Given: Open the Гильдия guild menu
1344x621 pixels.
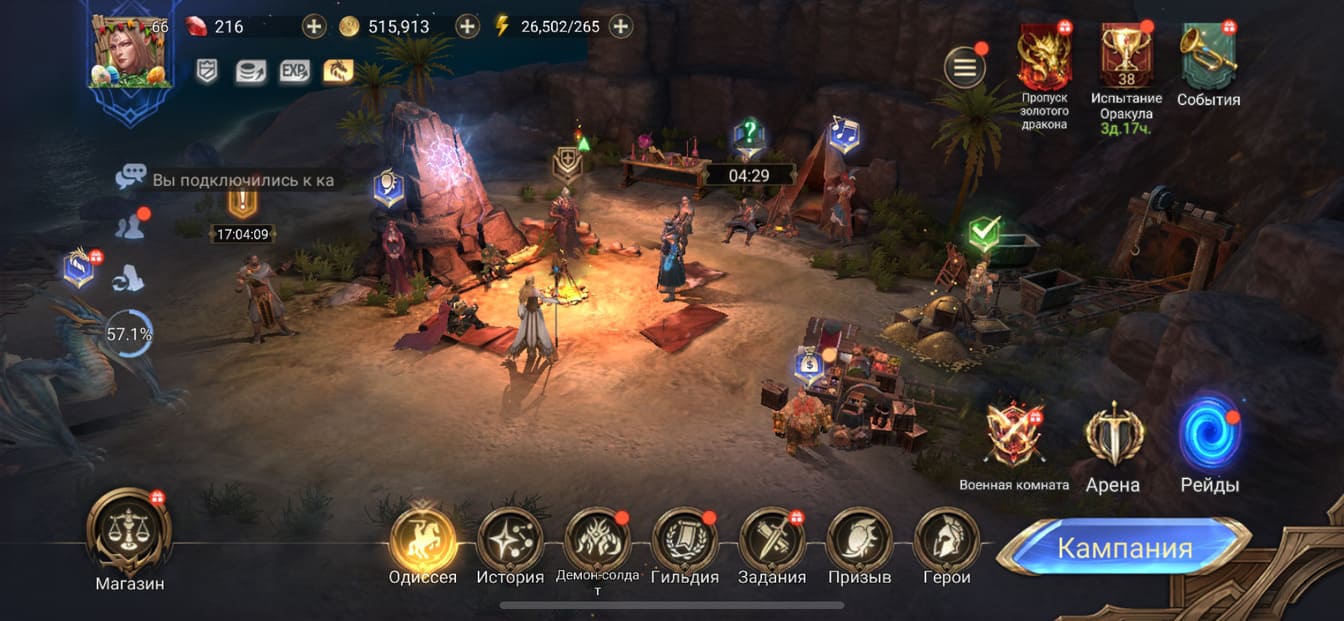Looking at the screenshot, I should 685,540.
